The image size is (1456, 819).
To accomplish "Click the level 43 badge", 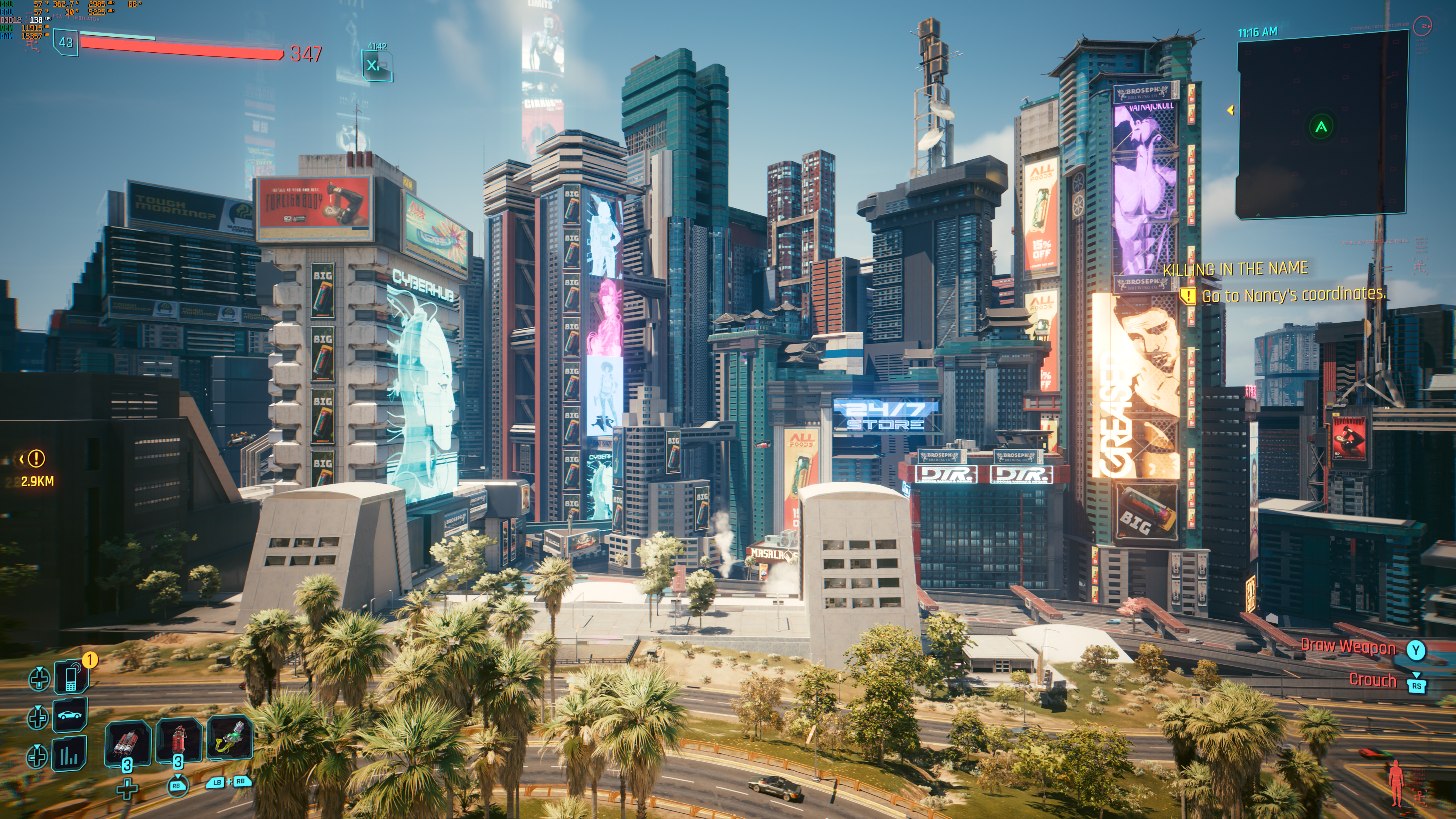I will pos(66,42).
